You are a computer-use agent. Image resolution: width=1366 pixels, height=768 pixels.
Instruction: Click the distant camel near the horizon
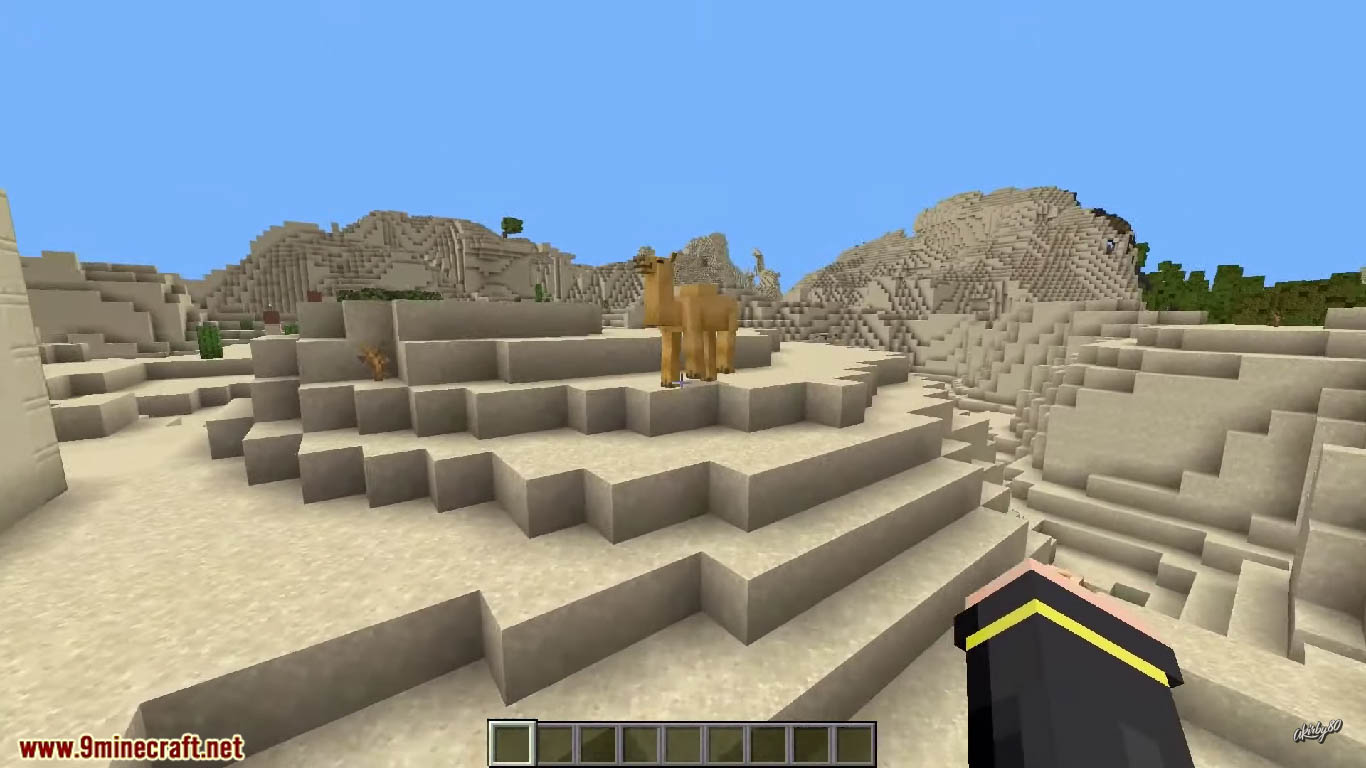click(x=757, y=258)
